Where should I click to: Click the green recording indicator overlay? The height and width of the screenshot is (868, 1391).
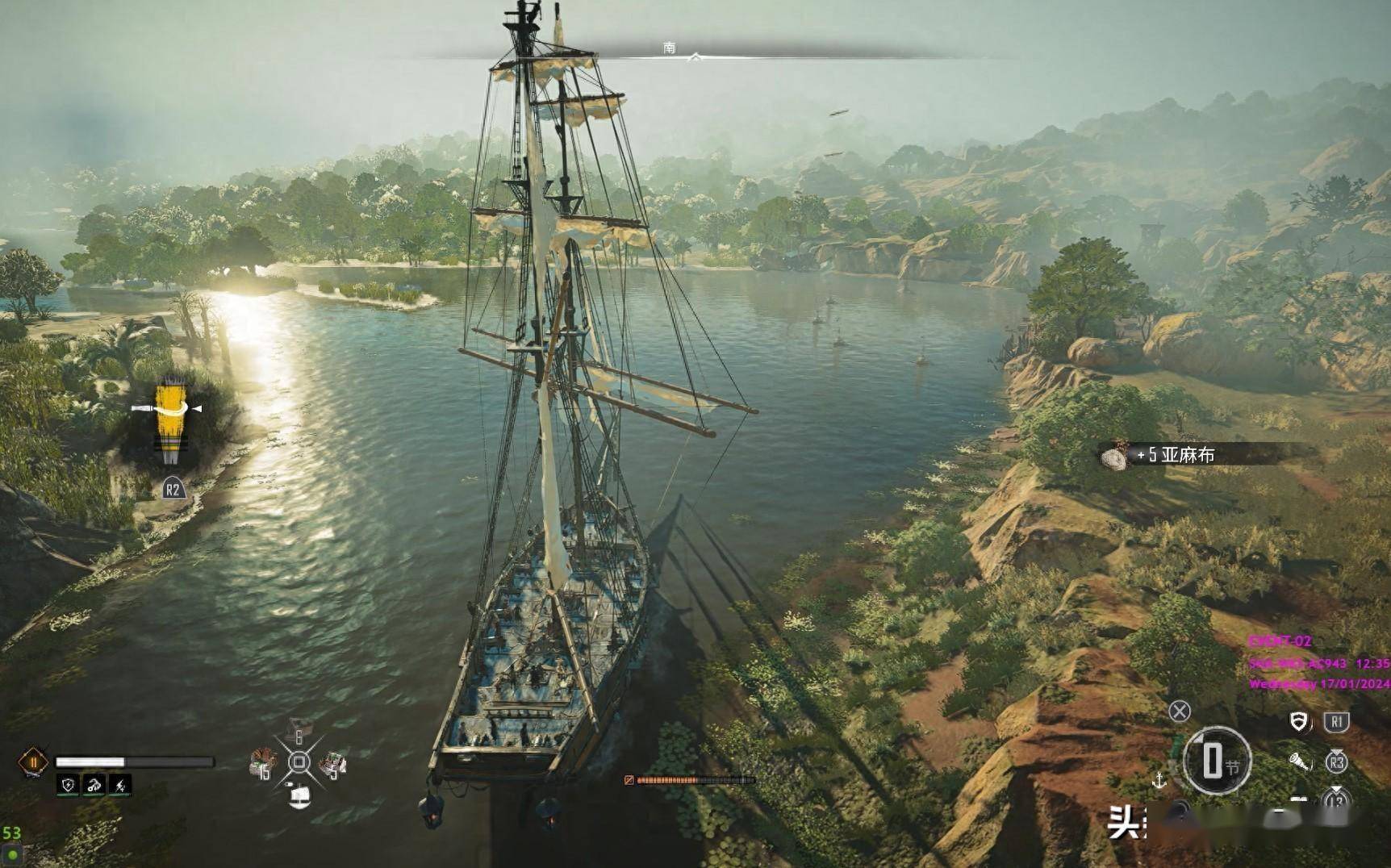[12, 854]
